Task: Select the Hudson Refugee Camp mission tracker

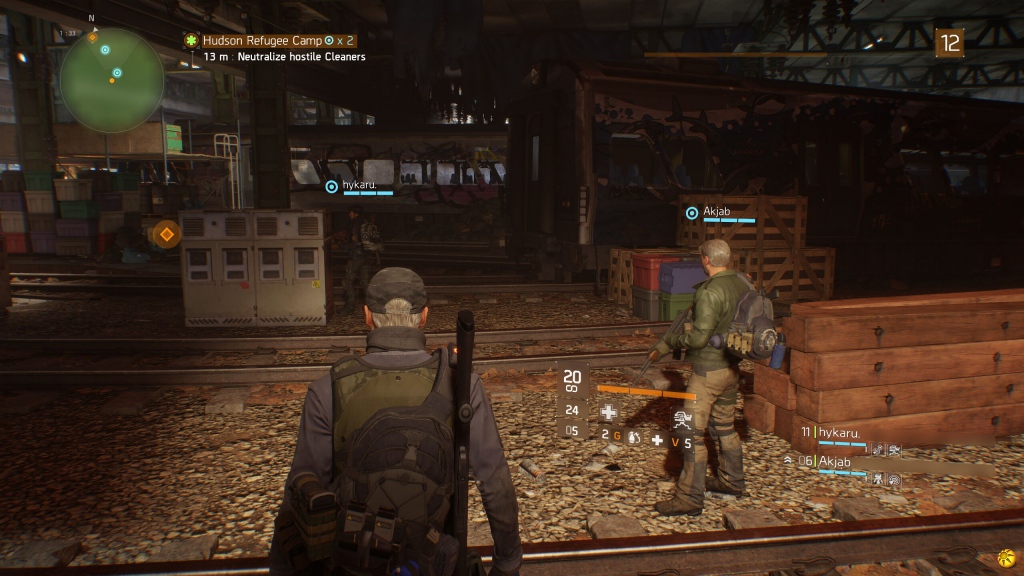Action: [x=270, y=40]
